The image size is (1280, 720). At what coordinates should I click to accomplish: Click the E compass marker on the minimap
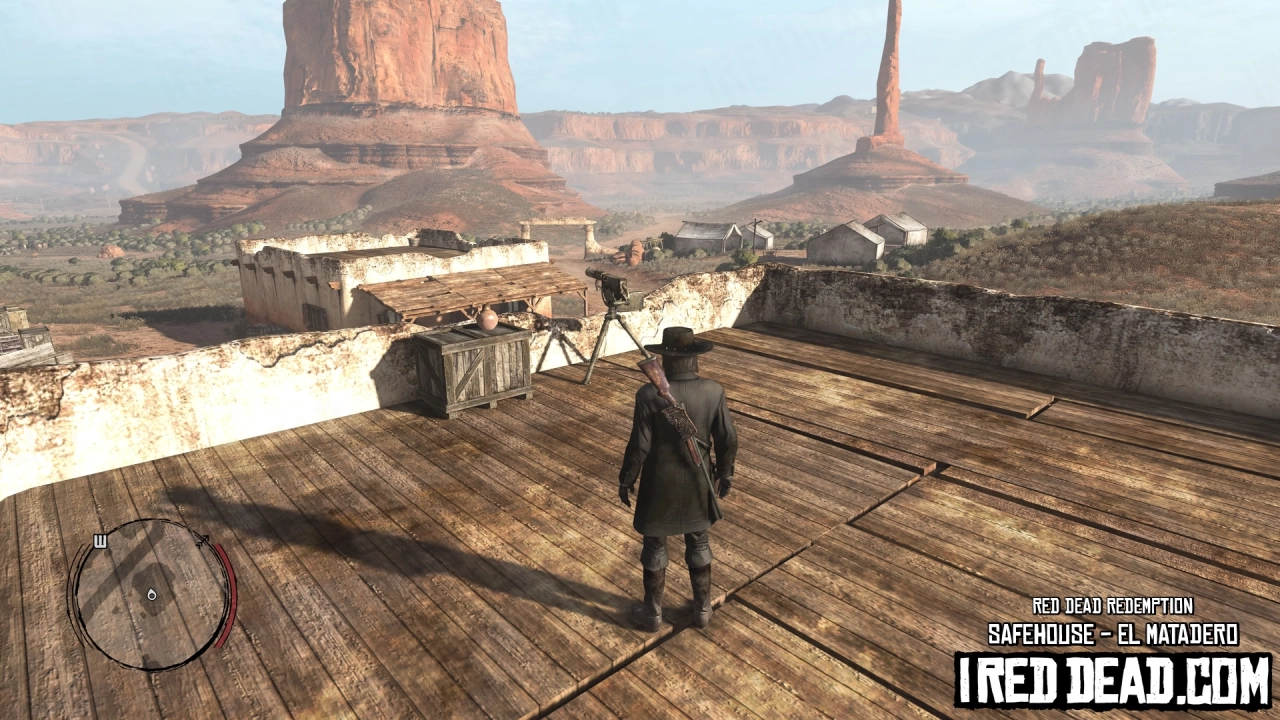click(100, 541)
